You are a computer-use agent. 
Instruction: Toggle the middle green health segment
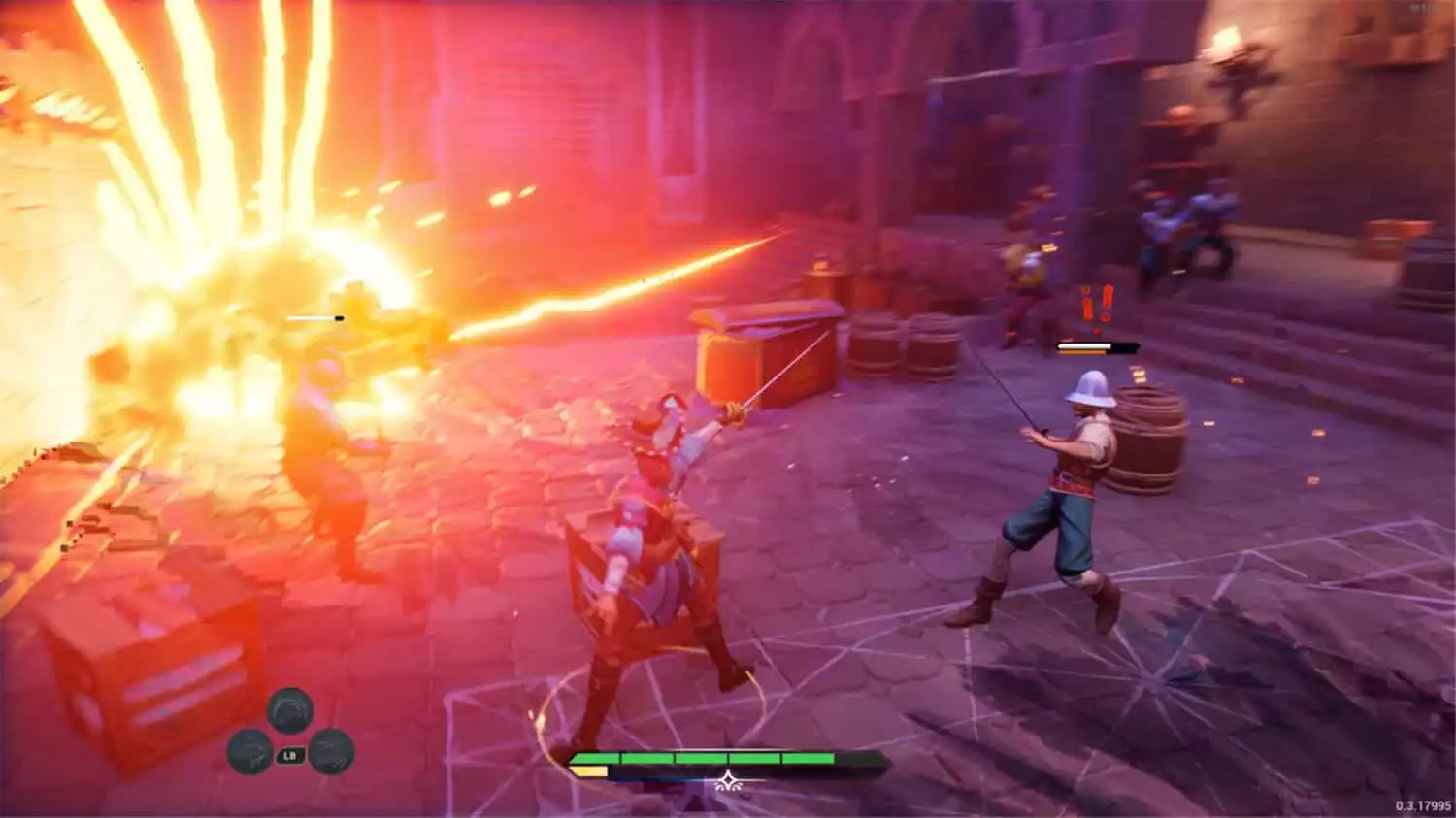click(x=702, y=757)
